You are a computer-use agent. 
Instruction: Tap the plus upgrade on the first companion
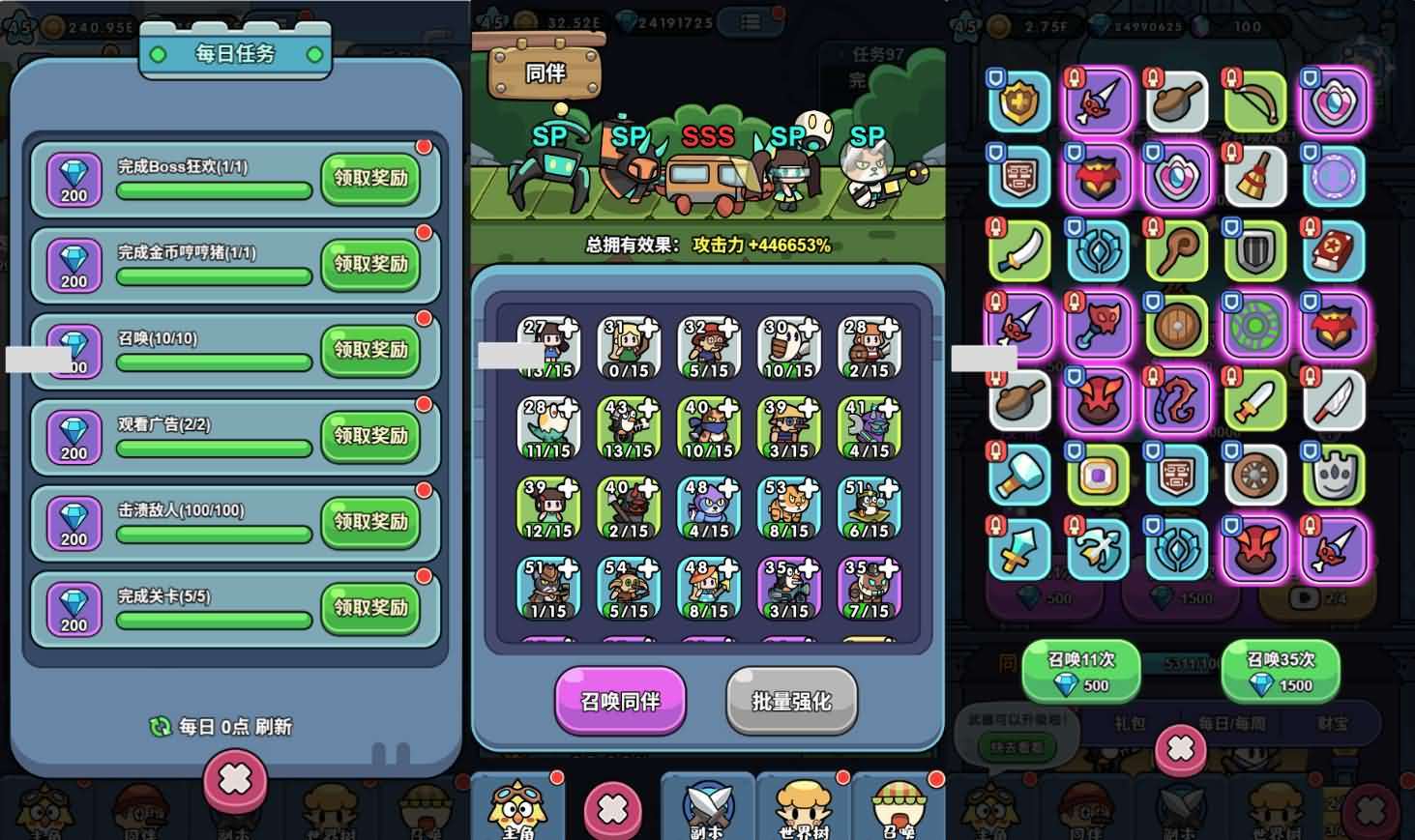570,327
